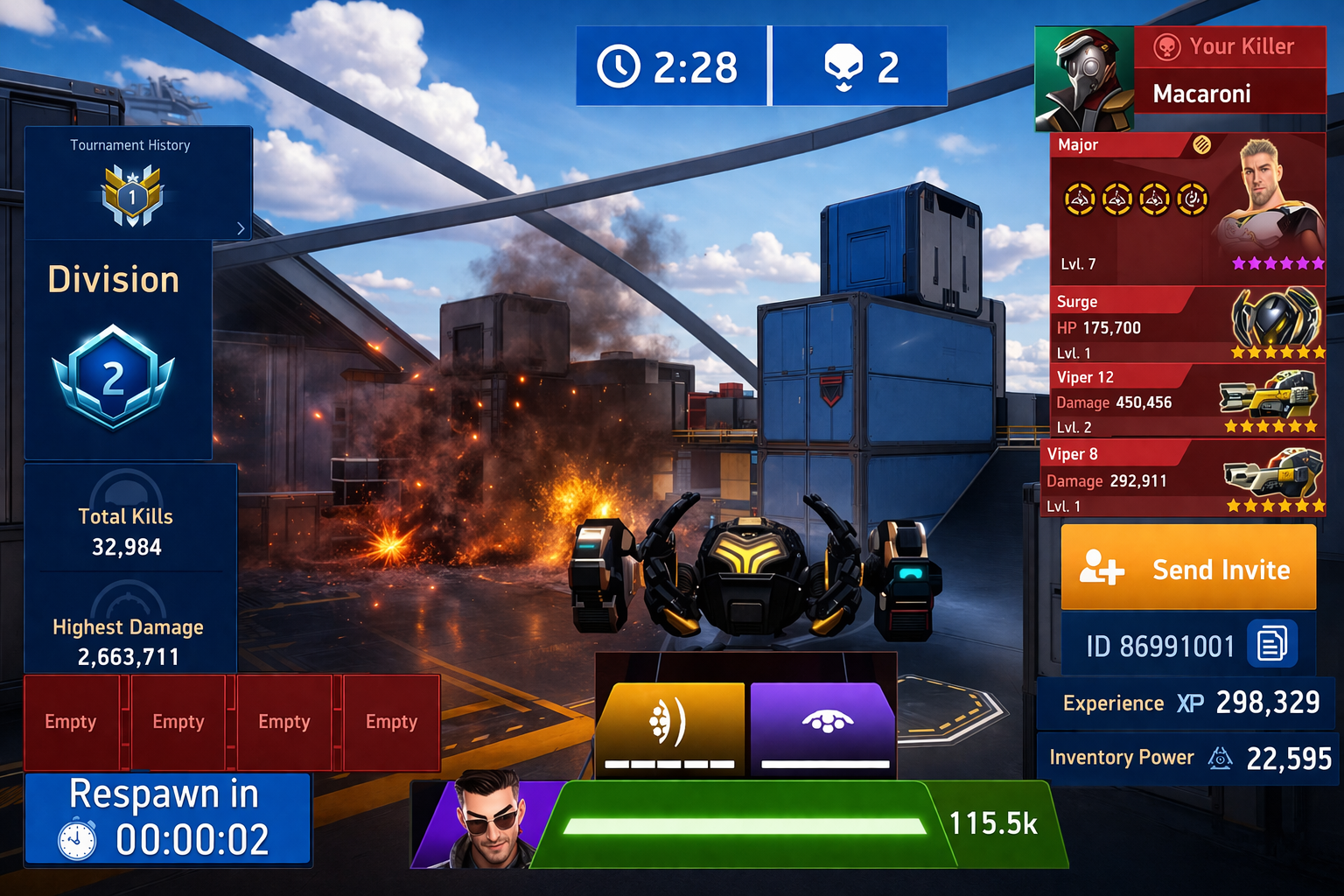Screen dimensions: 1344x896
Task: Open the Major pilot card
Action: pos(1187,210)
